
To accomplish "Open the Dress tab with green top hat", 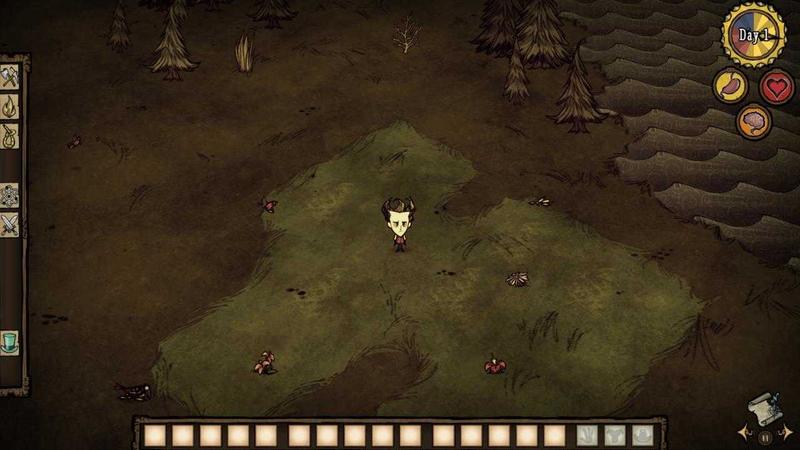I will click(x=11, y=342).
